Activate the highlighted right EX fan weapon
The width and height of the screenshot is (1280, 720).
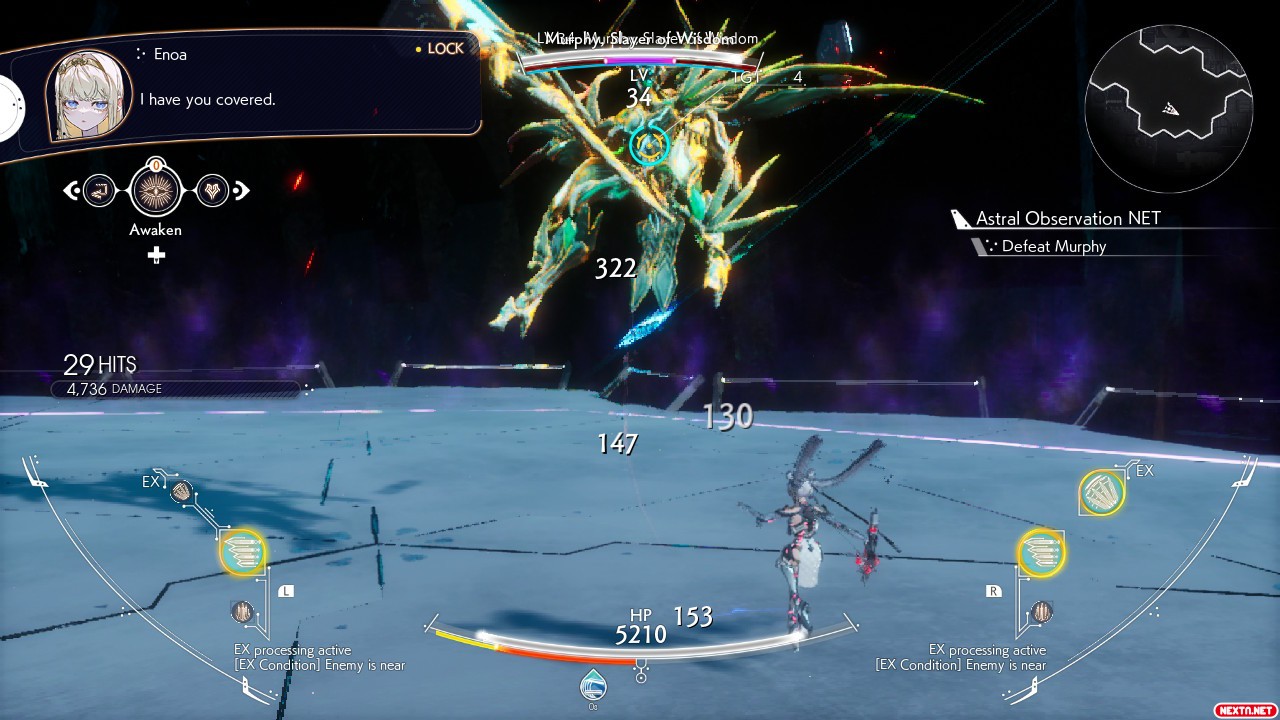click(x=1102, y=492)
